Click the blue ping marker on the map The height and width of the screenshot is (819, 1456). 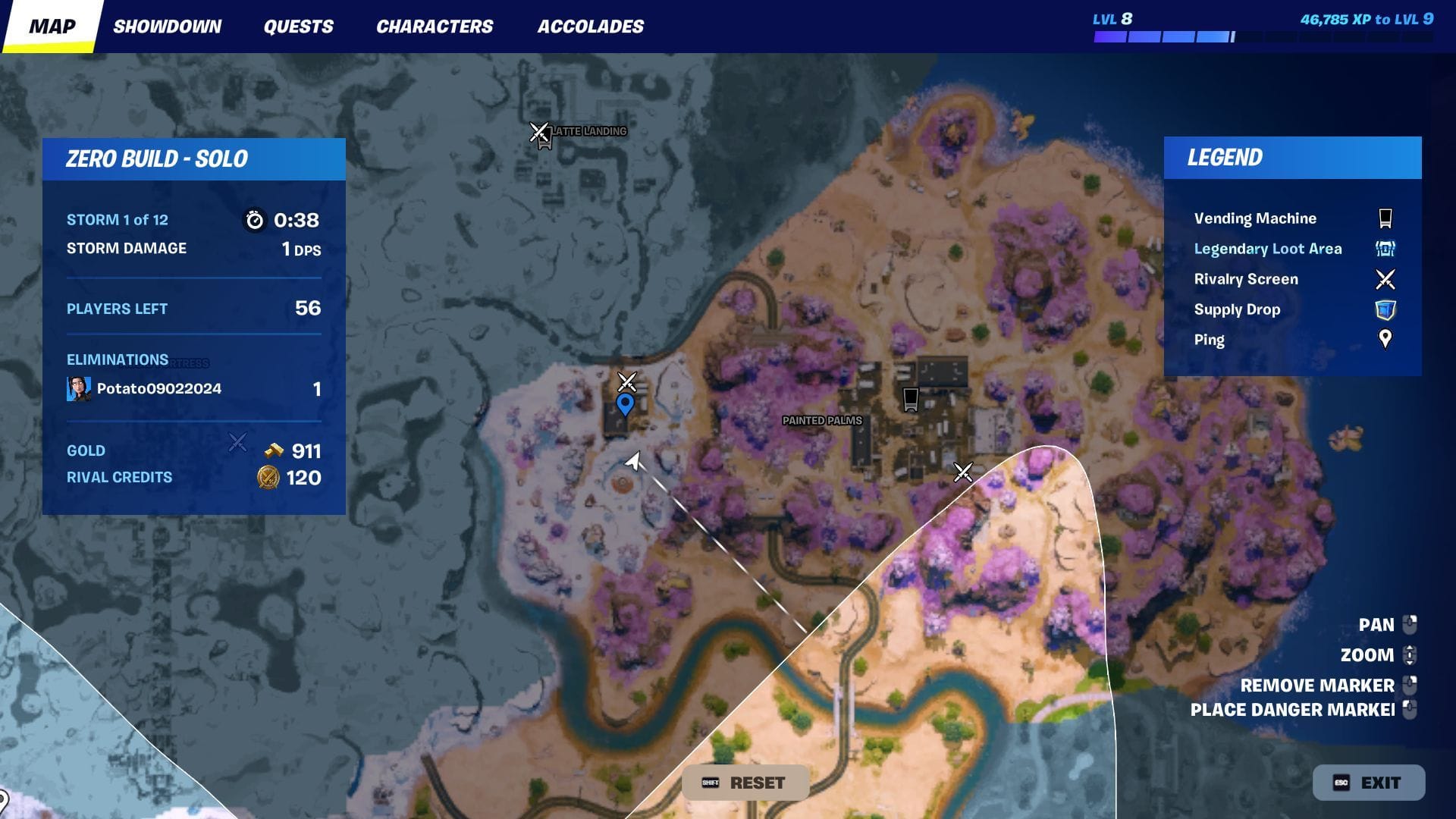pyautogui.click(x=625, y=403)
